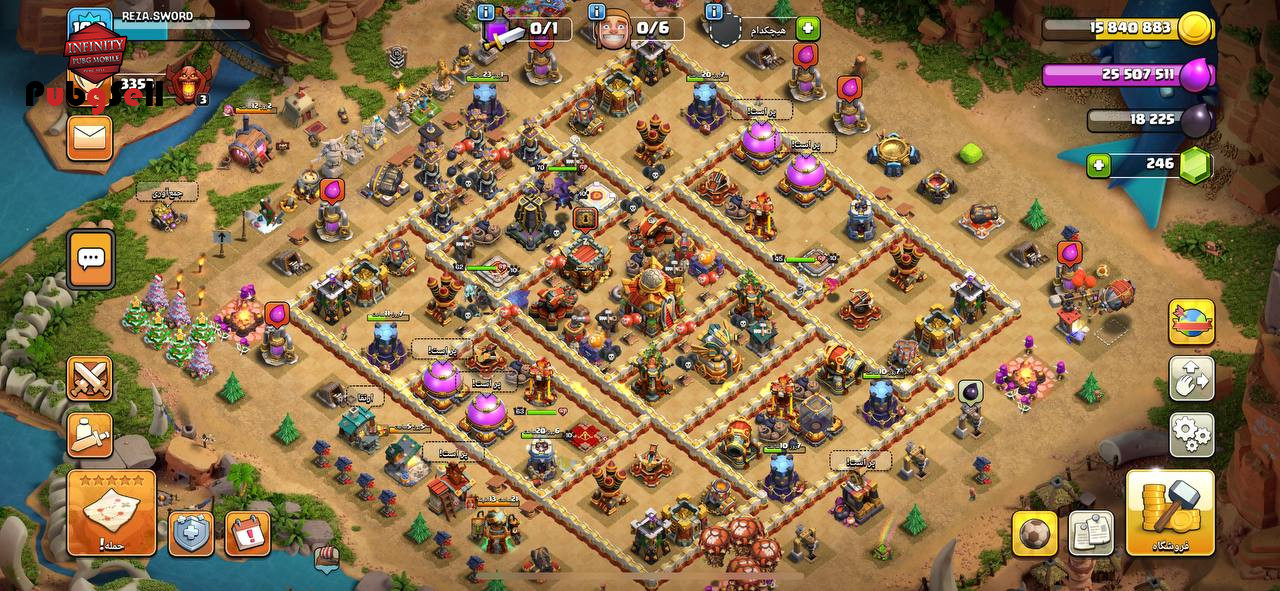The image size is (1280, 591).
Task: Open the events calendar button
Action: [247, 533]
